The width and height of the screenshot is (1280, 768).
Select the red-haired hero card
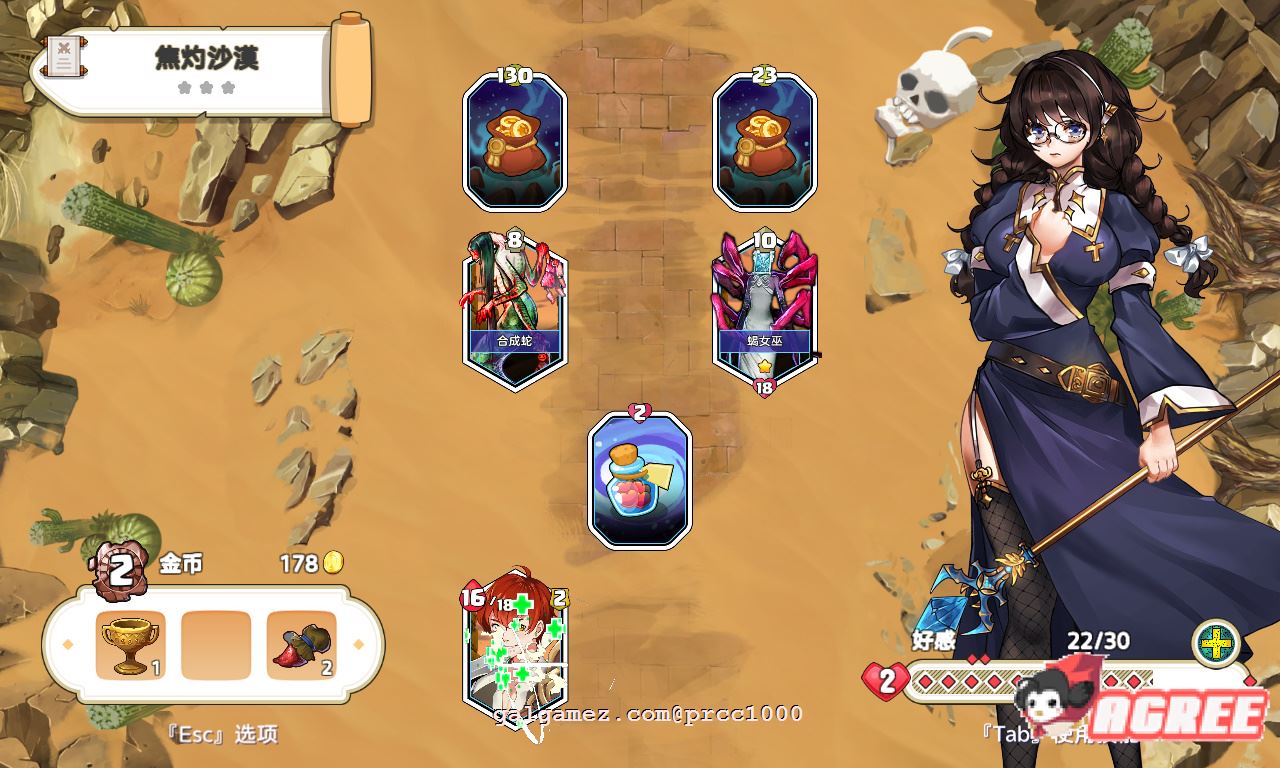514,648
